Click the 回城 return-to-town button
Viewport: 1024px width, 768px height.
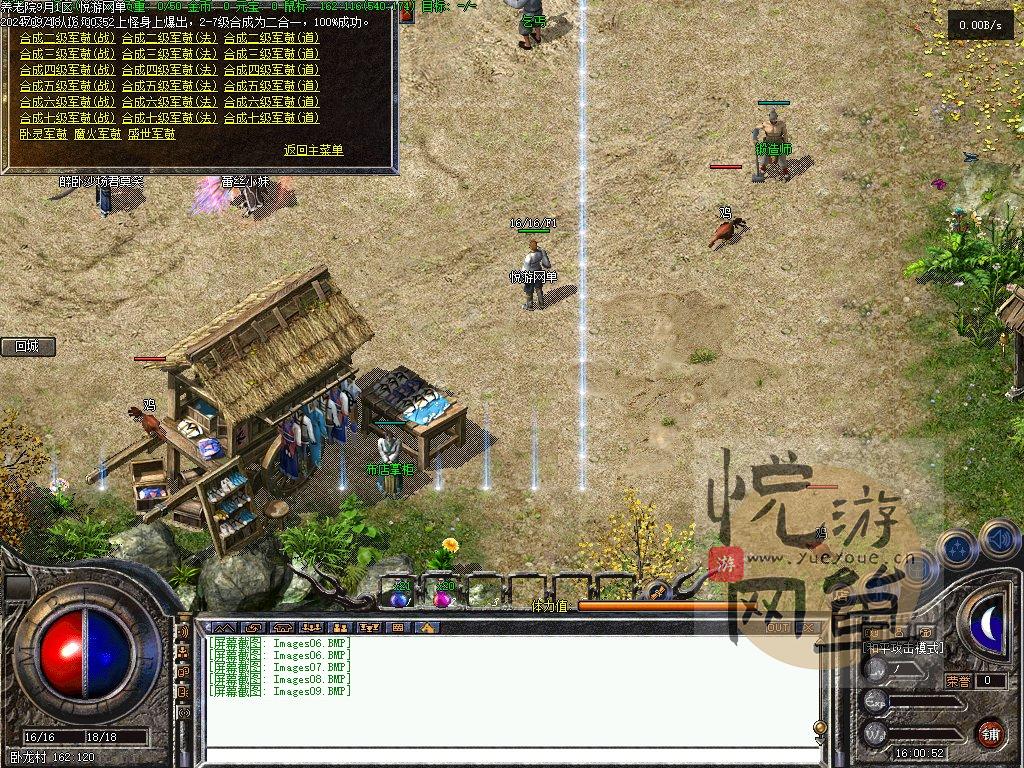coord(27,347)
